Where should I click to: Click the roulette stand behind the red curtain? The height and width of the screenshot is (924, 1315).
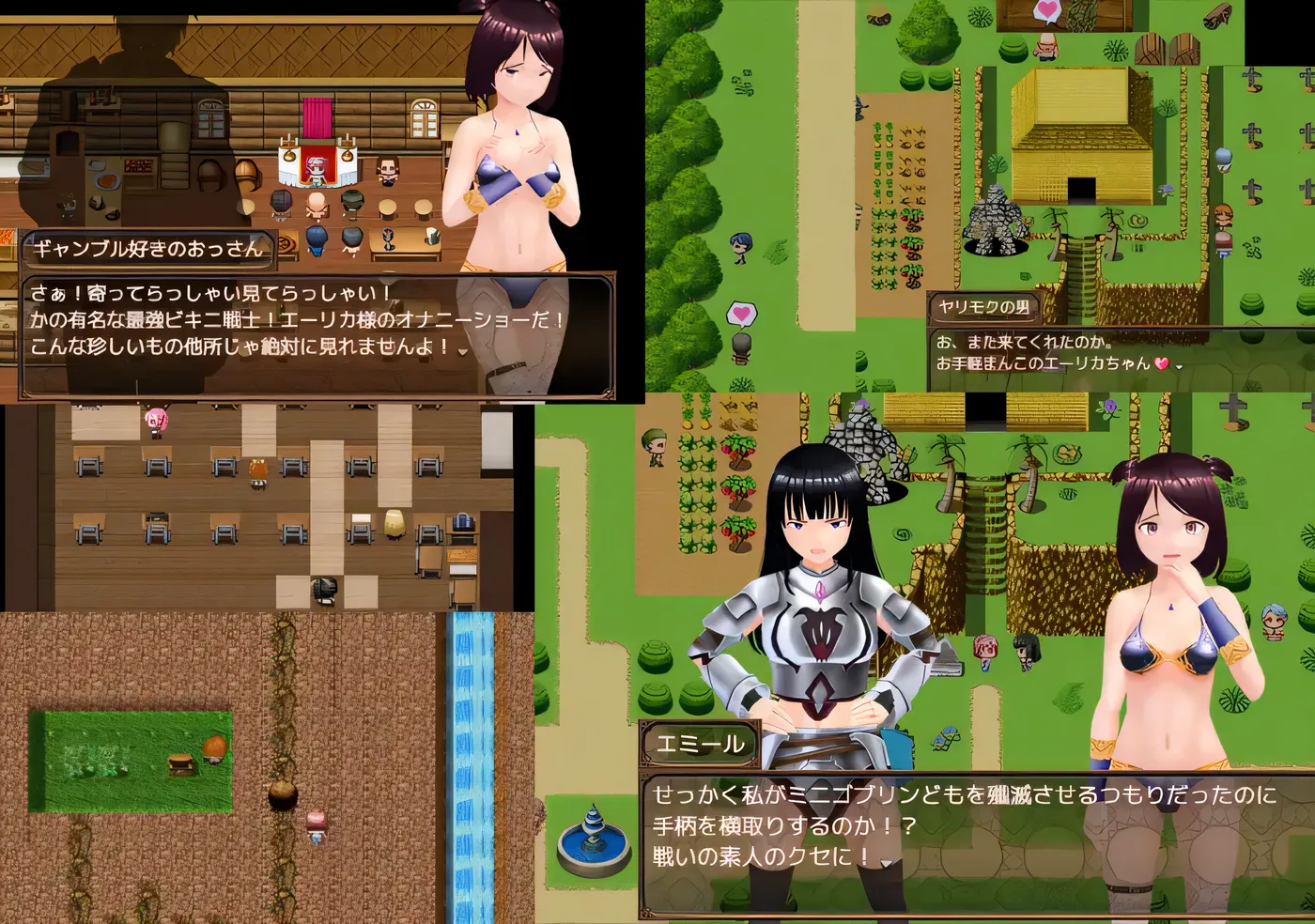[x=315, y=164]
